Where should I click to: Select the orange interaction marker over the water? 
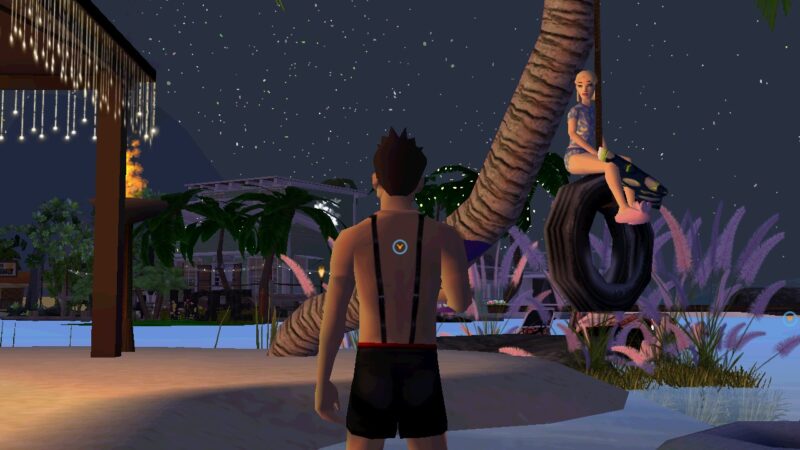pos(789,318)
